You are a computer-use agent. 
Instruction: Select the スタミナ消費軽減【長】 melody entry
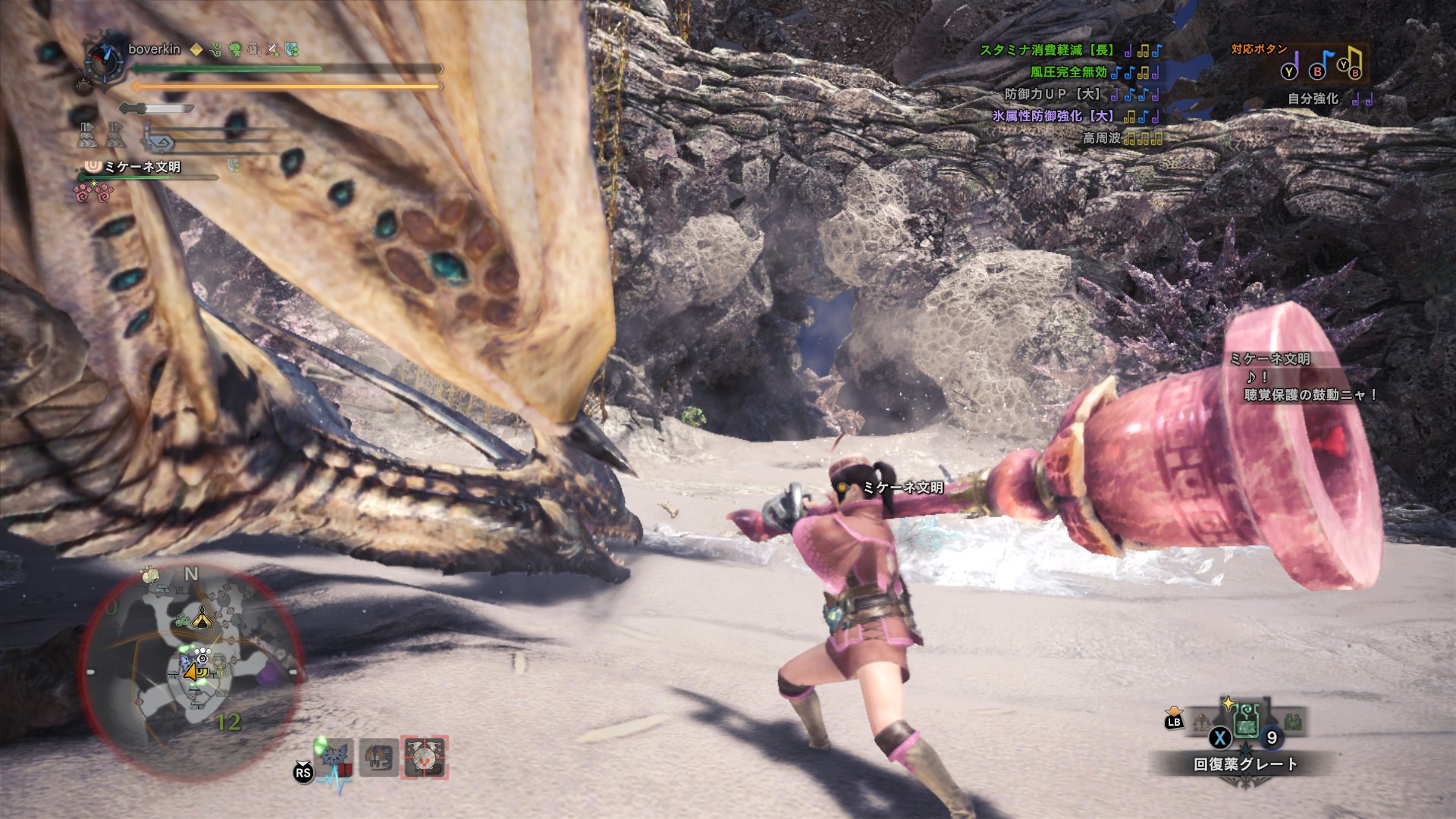1046,50
